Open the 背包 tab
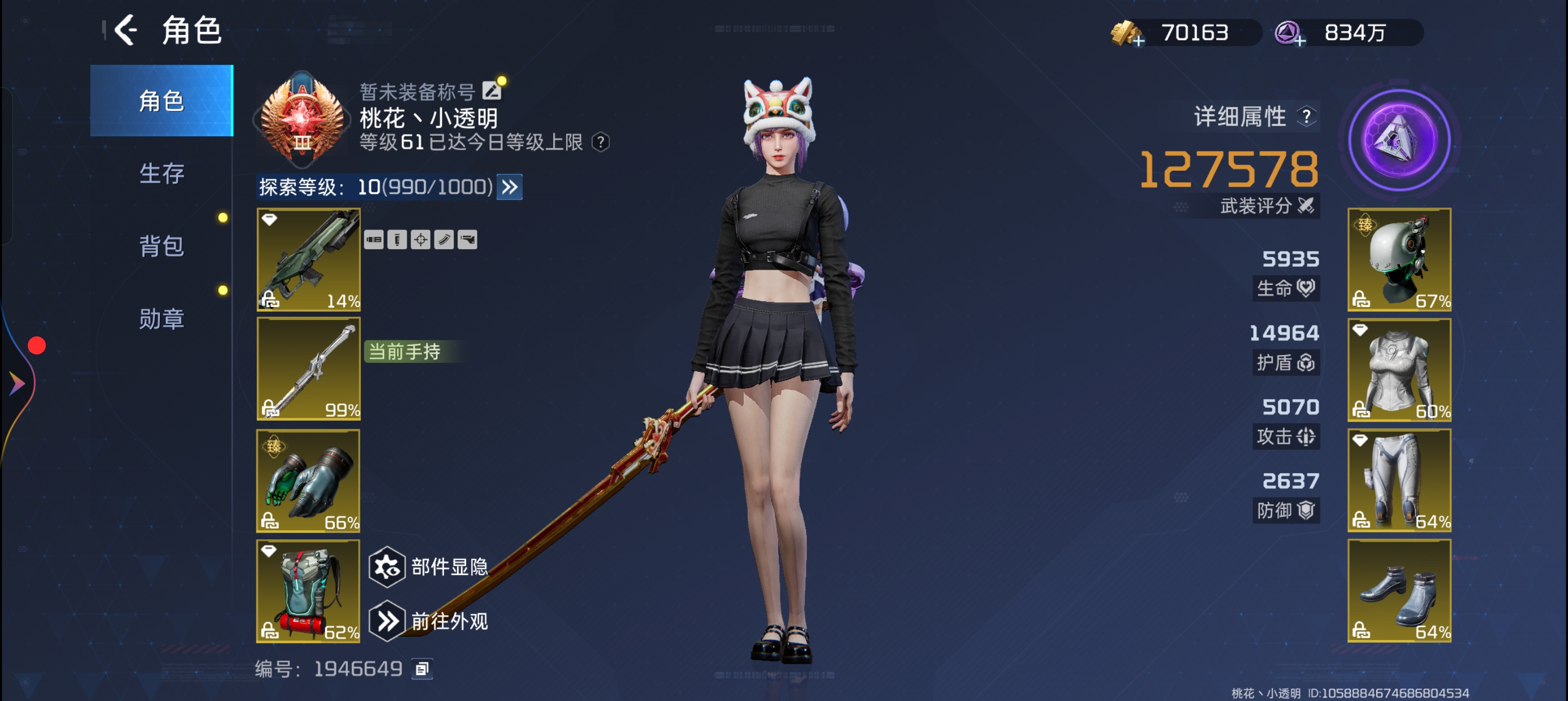 tap(161, 246)
